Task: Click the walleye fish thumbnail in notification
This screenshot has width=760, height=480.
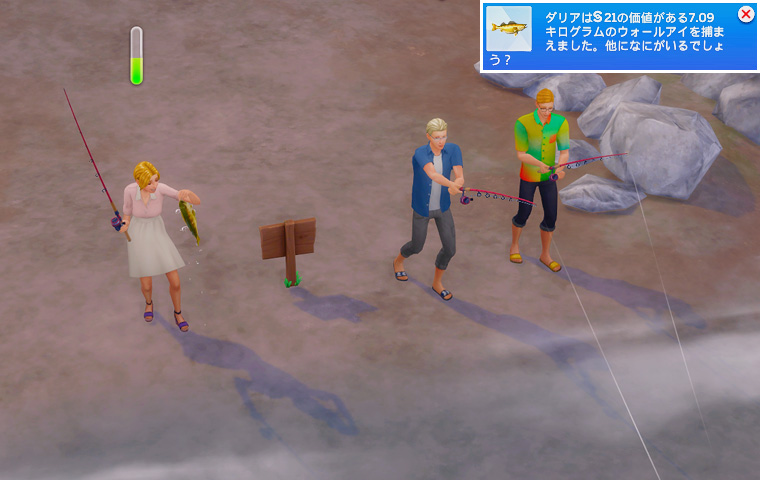Action: (509, 29)
